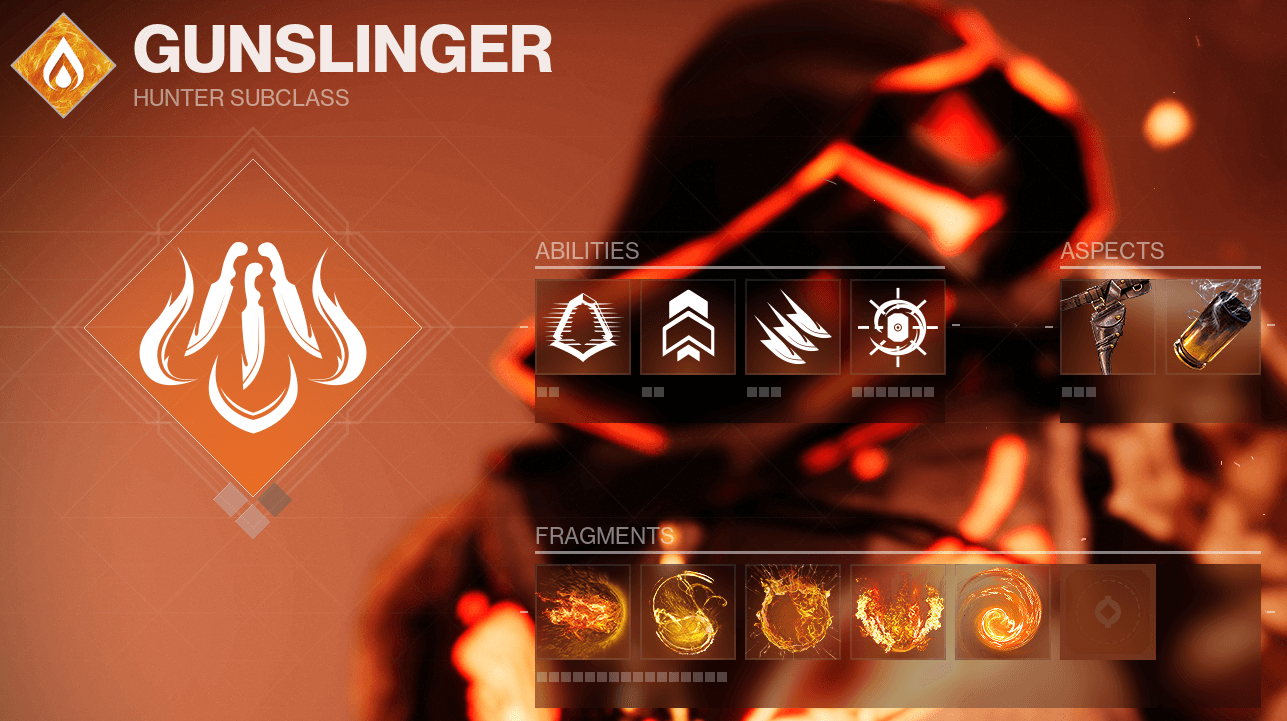Click the small diamond markers below the Super emblem
1287x721 pixels.
coord(250,507)
